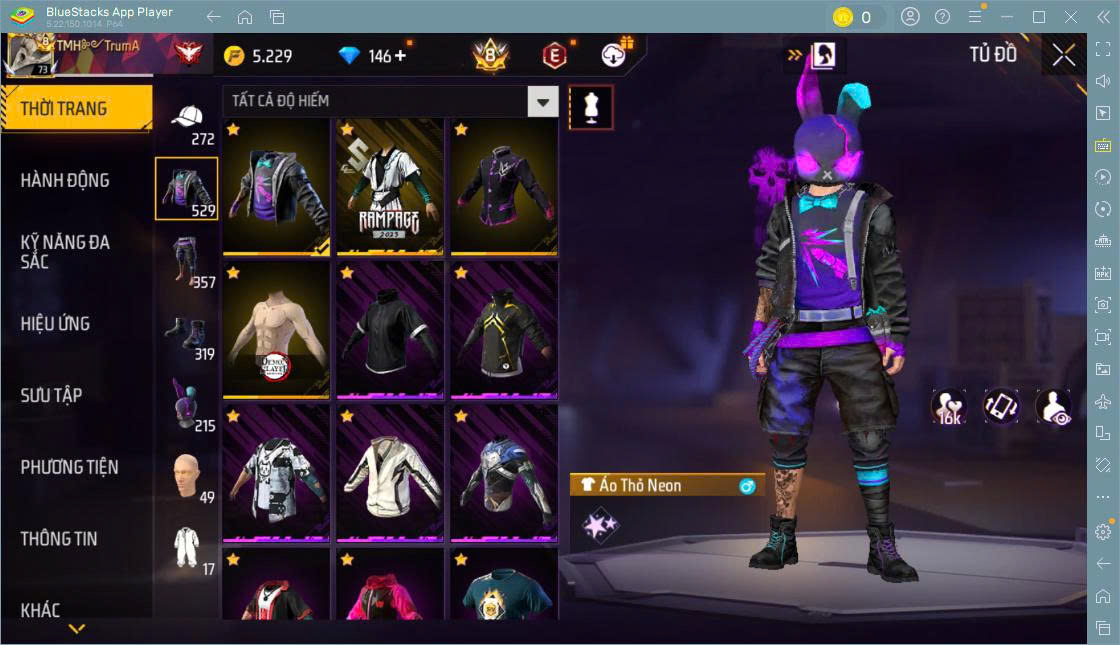Maximize the BlueStacks window
This screenshot has width=1120, height=645.
1038,17
